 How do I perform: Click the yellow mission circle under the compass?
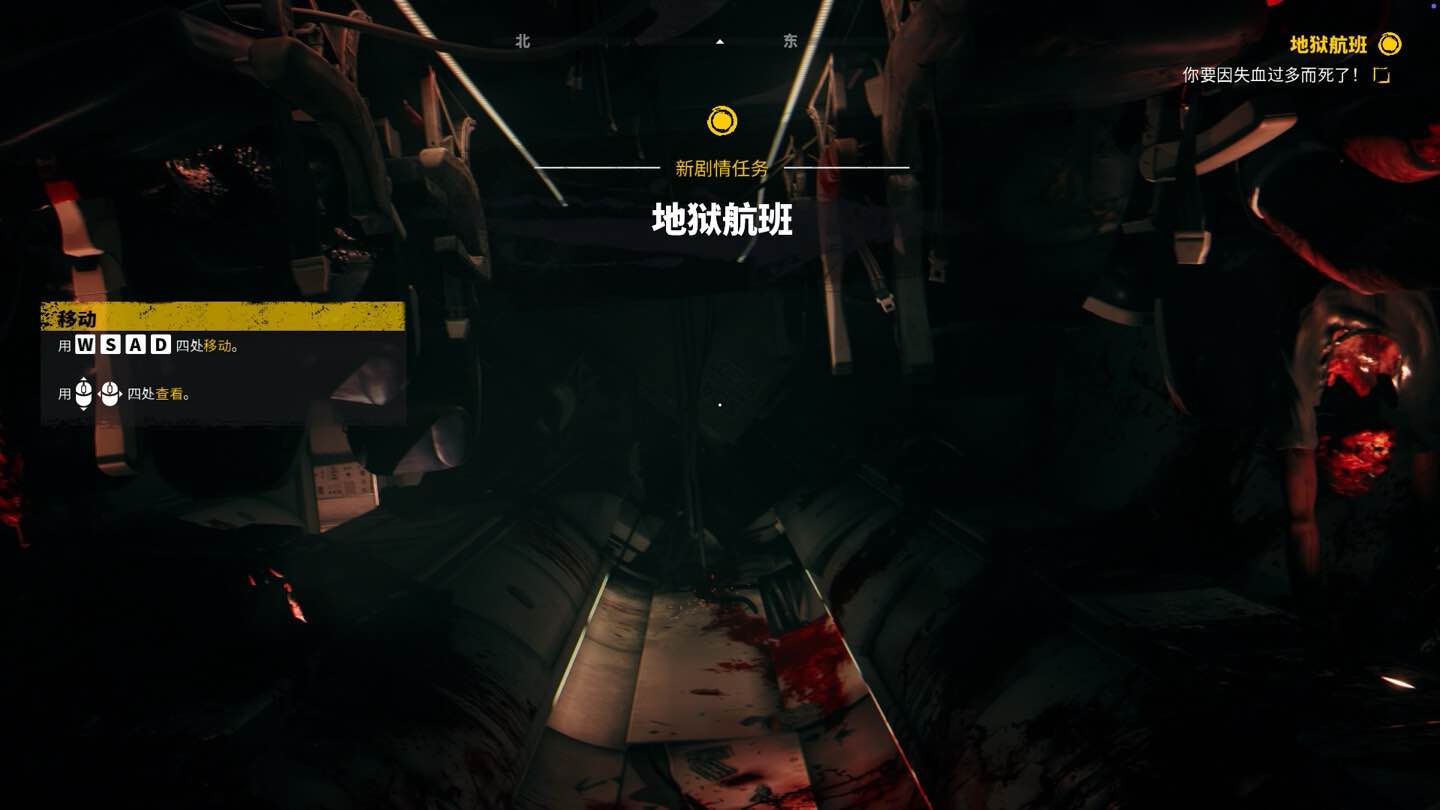[721, 121]
